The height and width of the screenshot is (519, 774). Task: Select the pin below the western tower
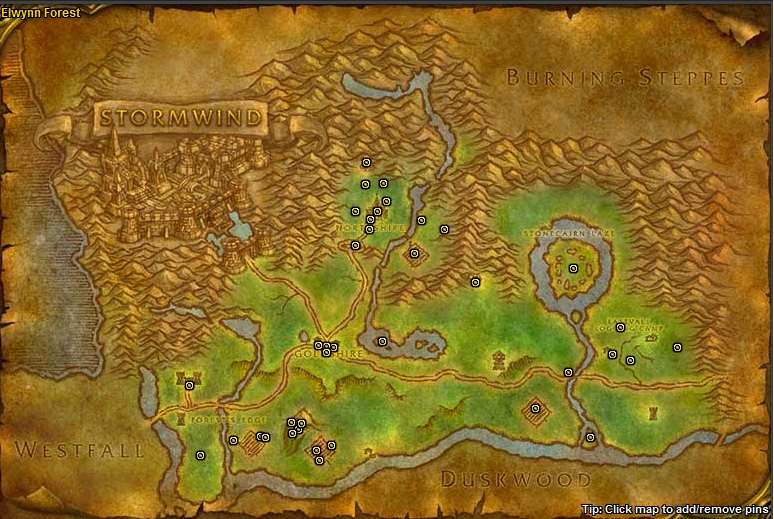coord(189,385)
